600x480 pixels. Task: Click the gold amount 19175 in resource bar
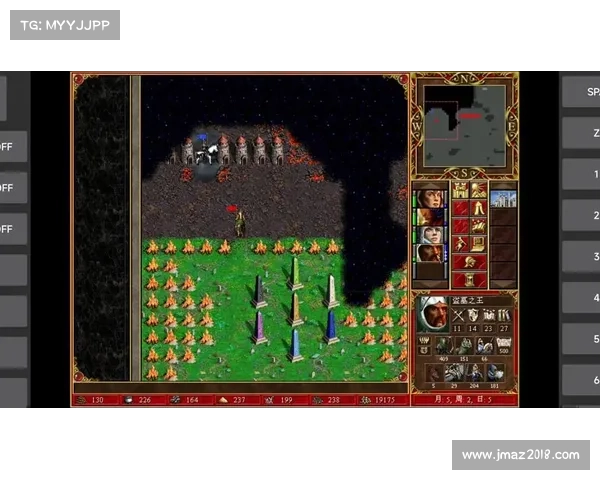click(x=383, y=400)
